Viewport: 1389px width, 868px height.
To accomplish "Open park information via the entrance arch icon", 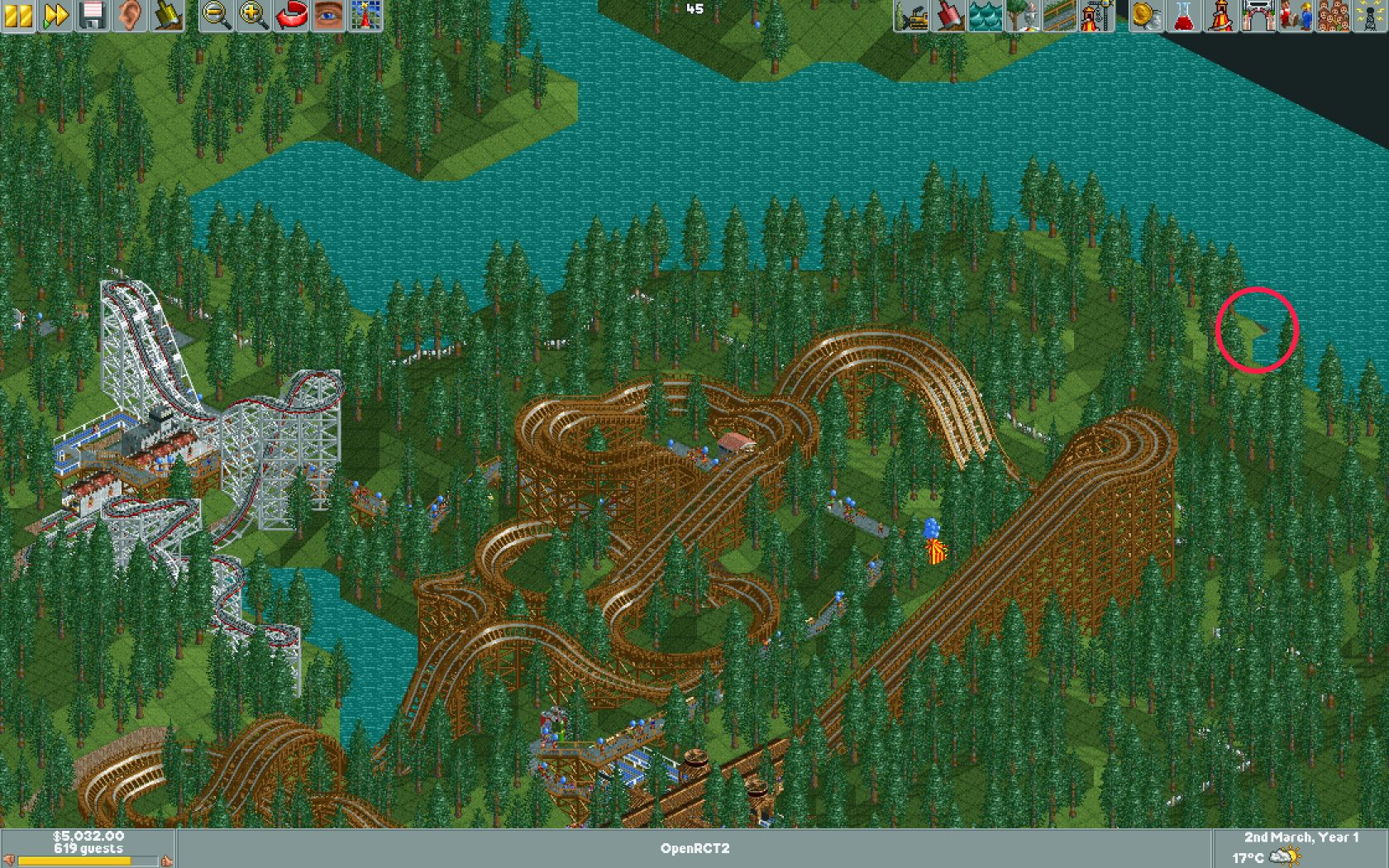I will (1258, 14).
